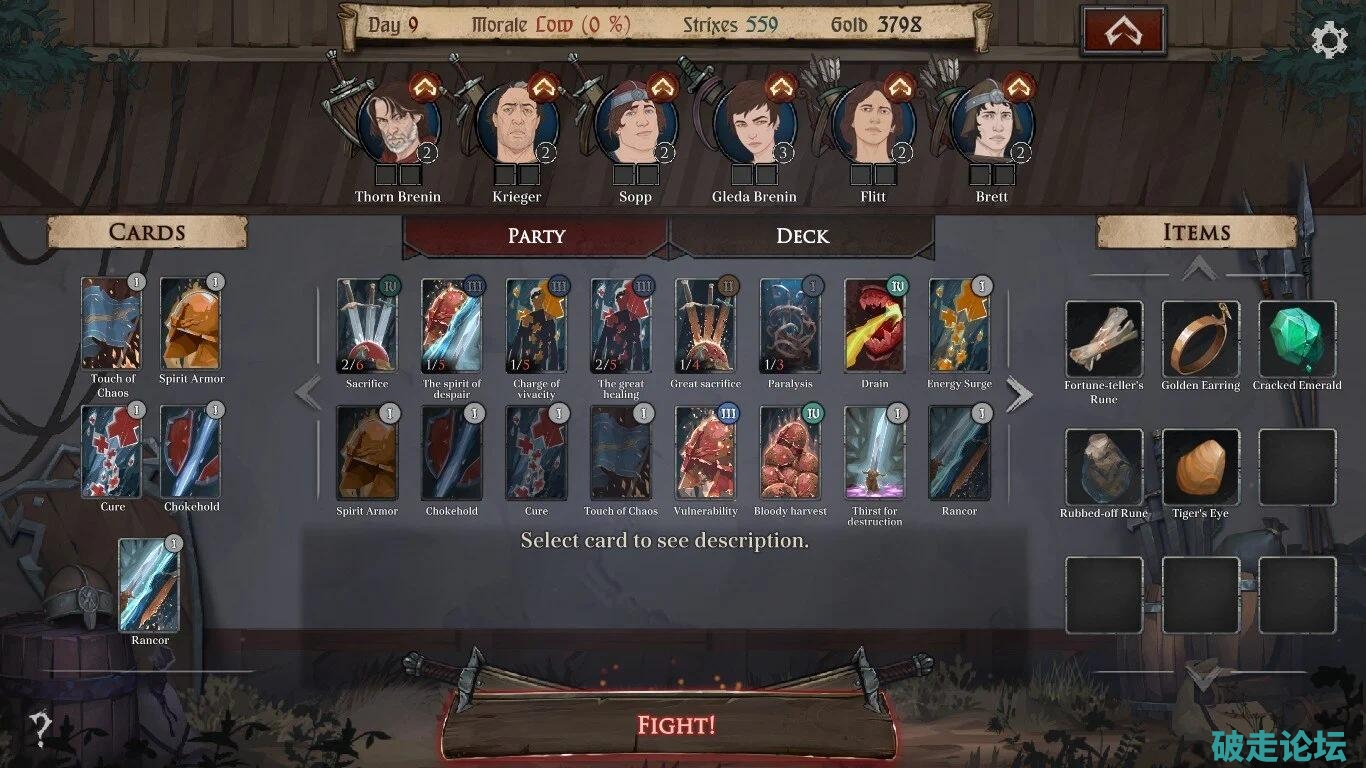Select the Thirst for destruction card
Image resolution: width=1366 pixels, height=768 pixels.
[875, 453]
